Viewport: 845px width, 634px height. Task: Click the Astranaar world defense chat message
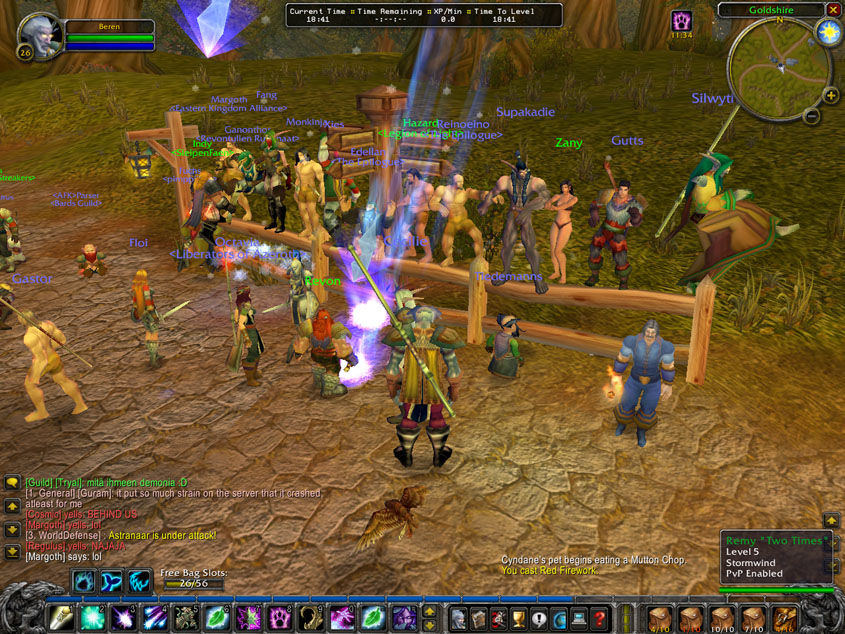point(120,536)
